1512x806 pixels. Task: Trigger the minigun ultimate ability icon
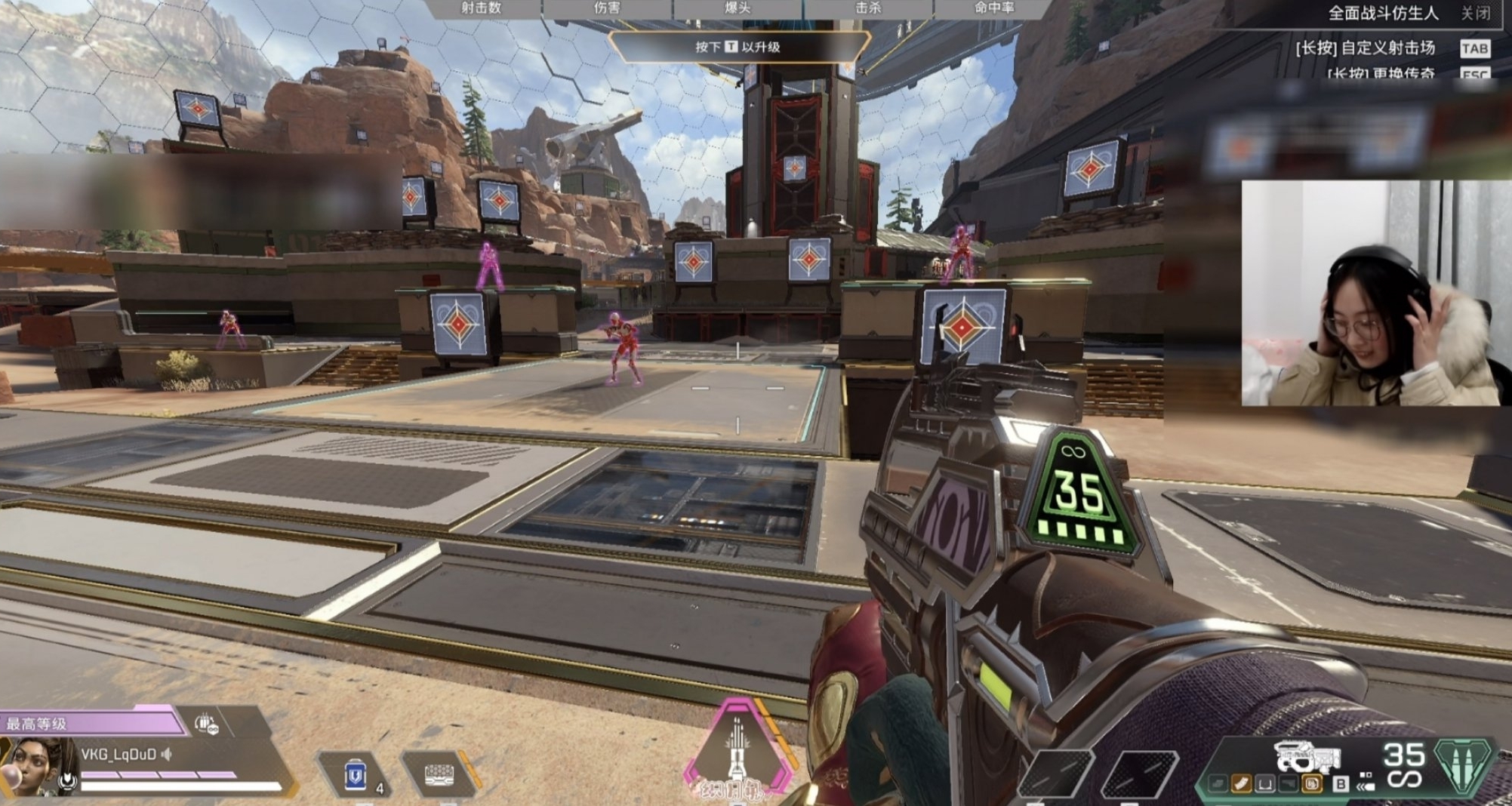738,748
